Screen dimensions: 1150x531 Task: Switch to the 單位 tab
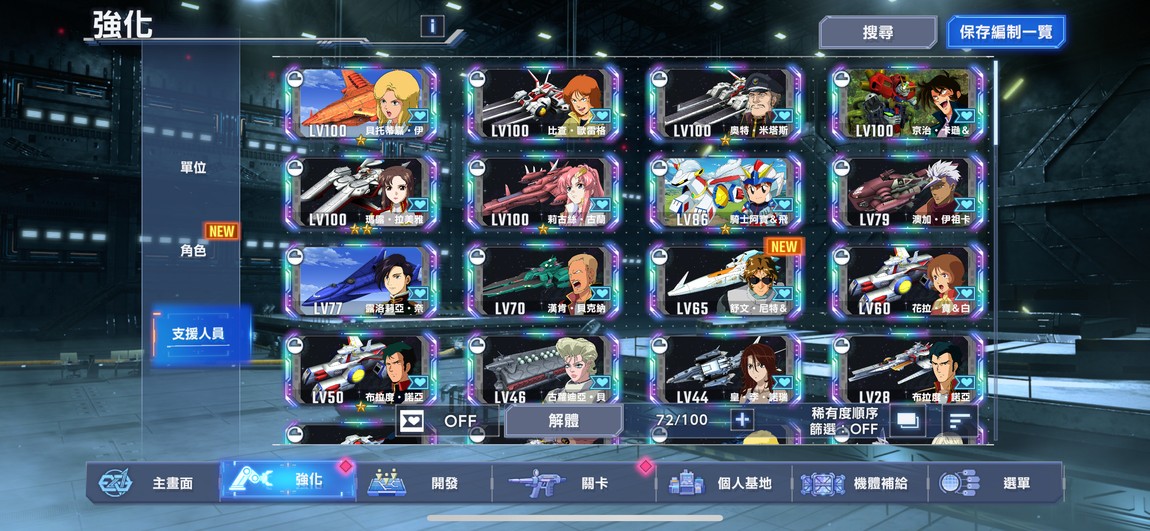pos(193,167)
